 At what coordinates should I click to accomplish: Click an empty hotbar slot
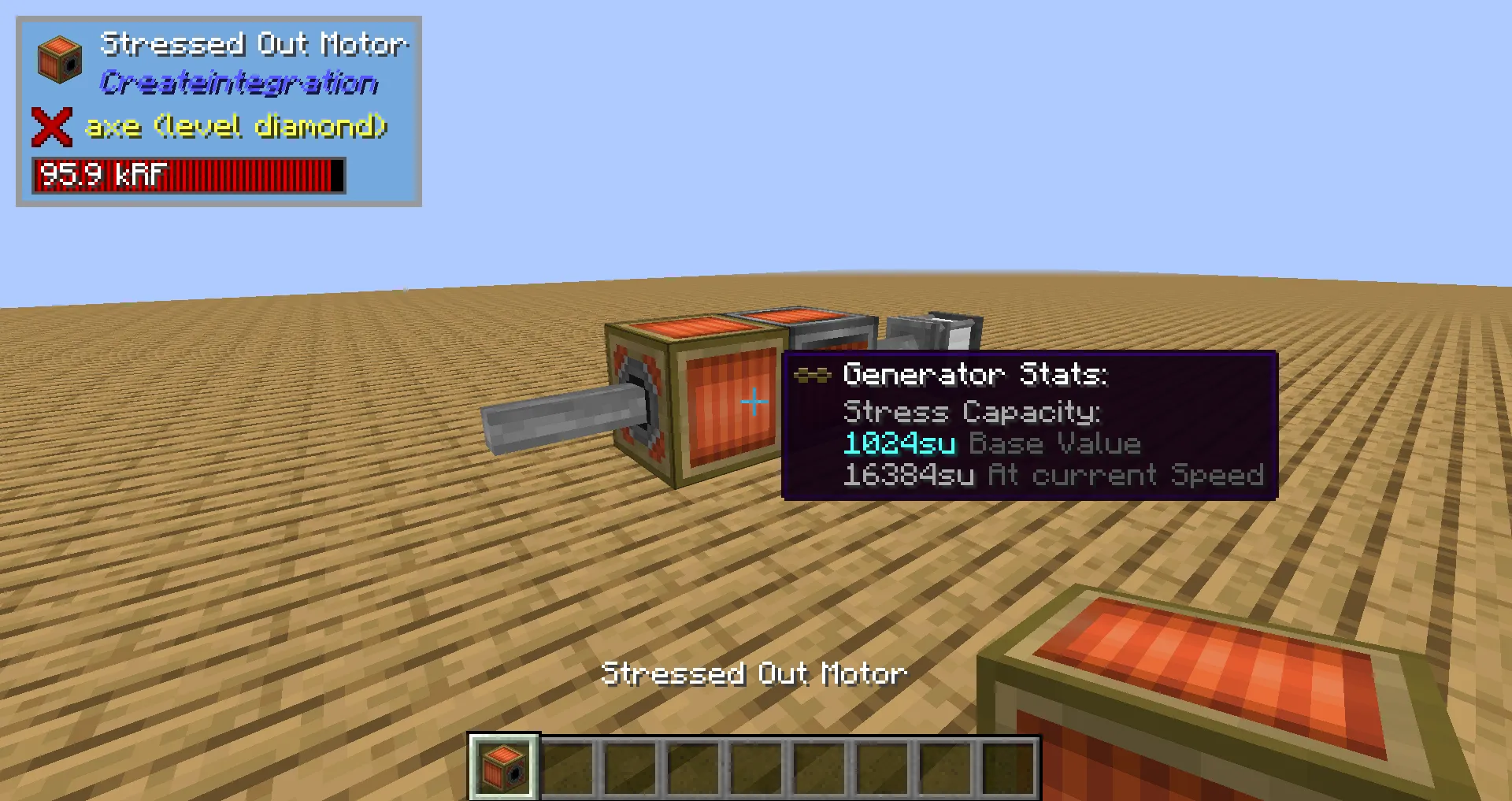point(571,767)
